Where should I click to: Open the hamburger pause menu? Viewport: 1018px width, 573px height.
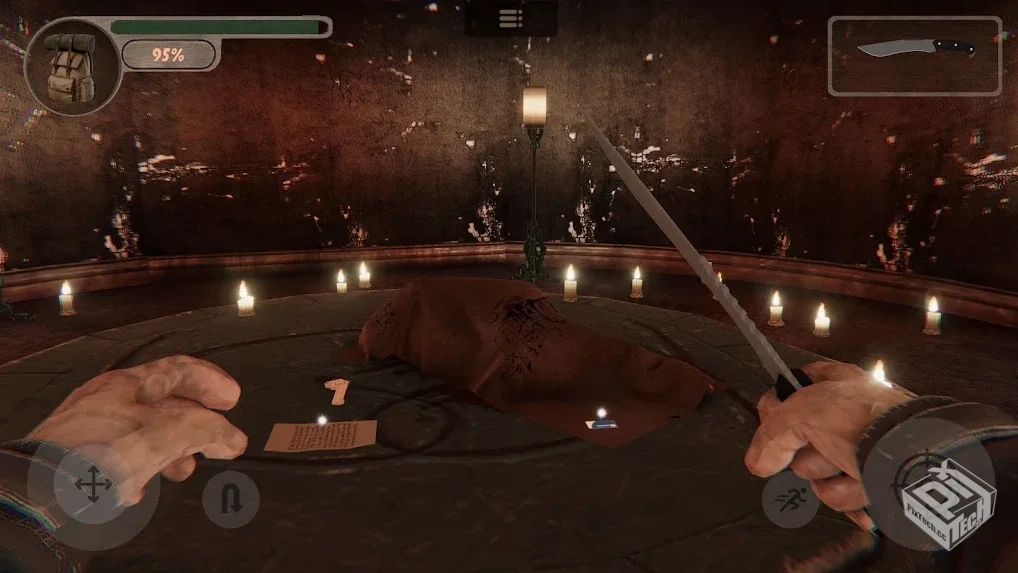click(510, 18)
